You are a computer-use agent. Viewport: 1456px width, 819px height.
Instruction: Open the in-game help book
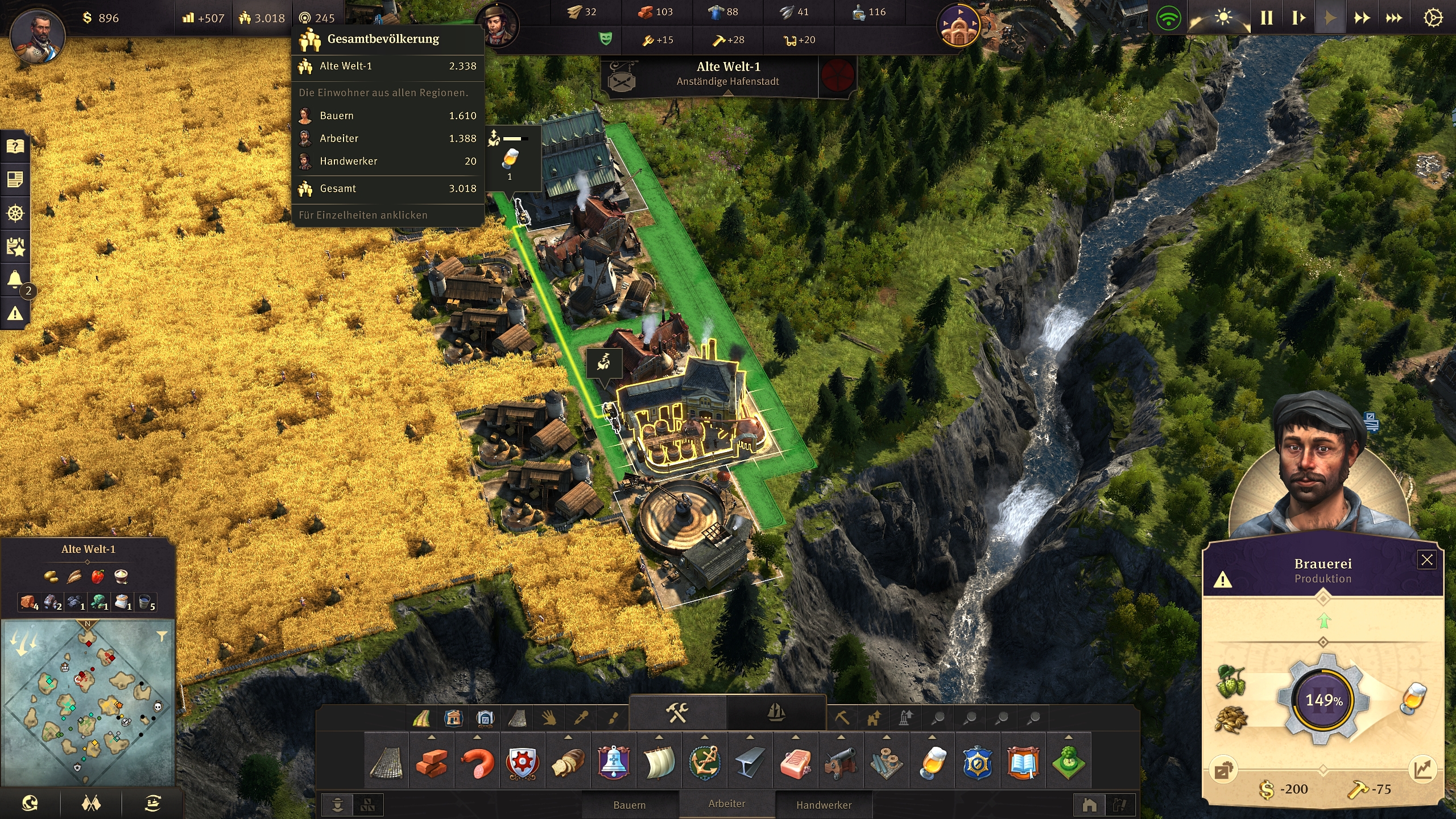pos(15,146)
